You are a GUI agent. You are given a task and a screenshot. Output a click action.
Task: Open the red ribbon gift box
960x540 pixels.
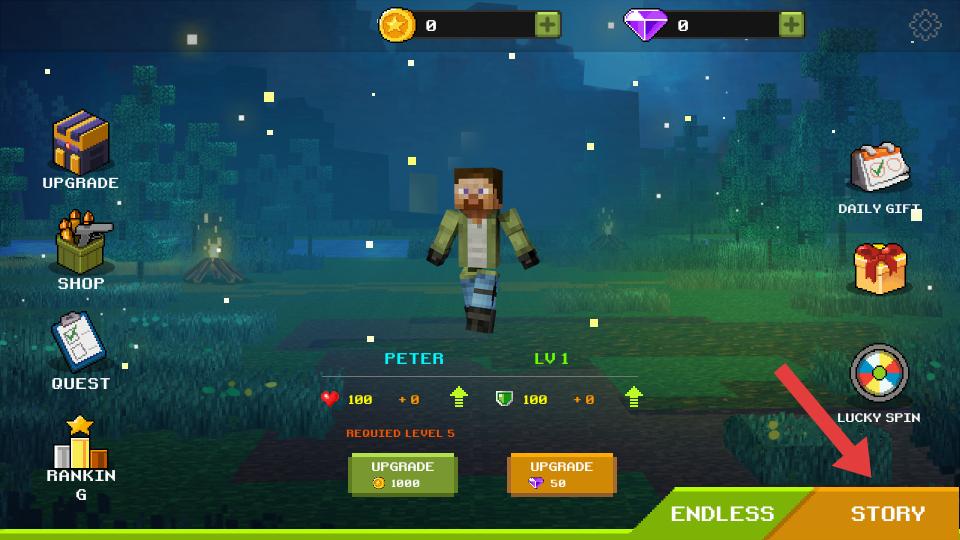(x=879, y=268)
